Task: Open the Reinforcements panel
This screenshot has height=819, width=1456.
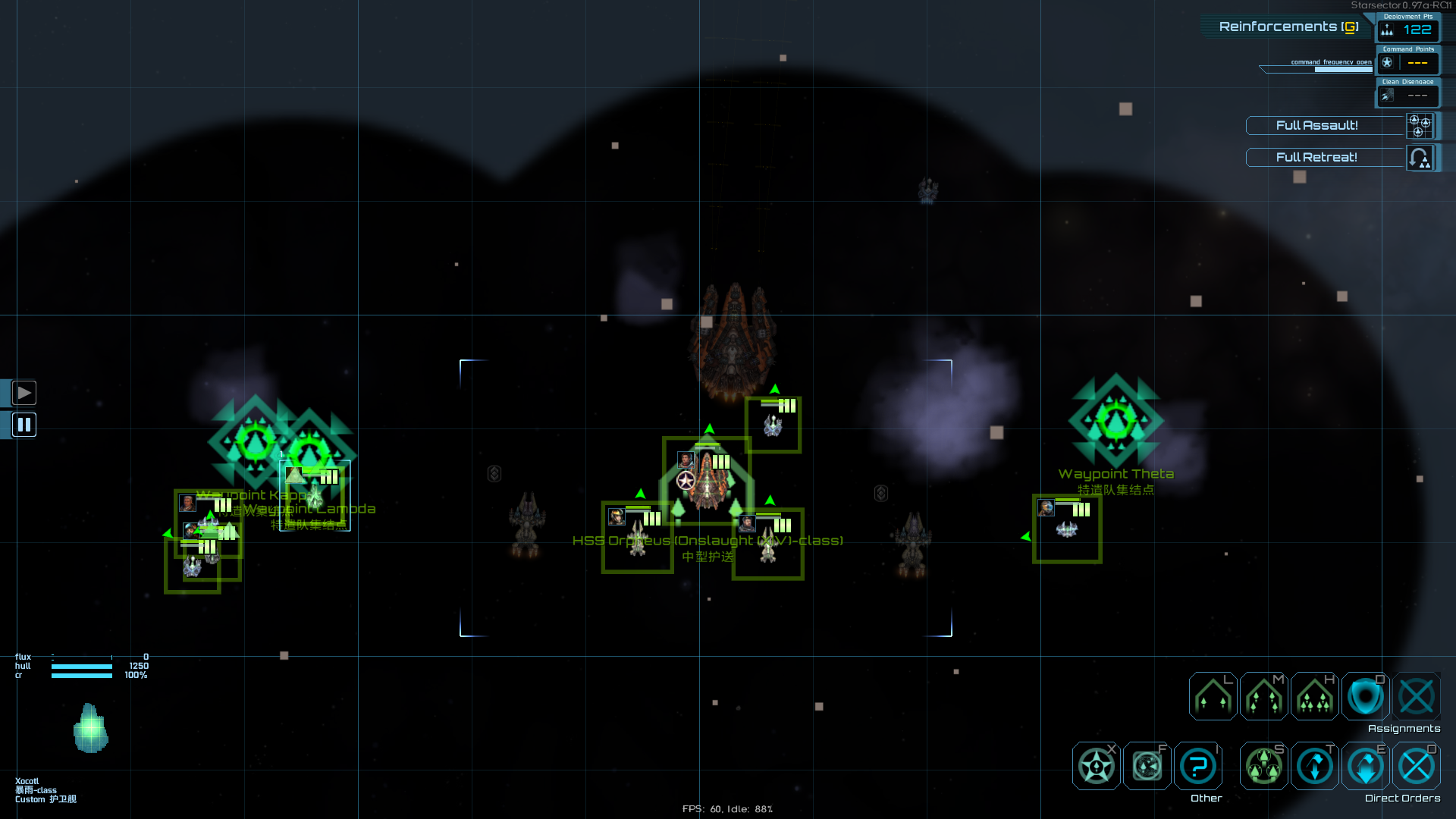Action: [1287, 26]
